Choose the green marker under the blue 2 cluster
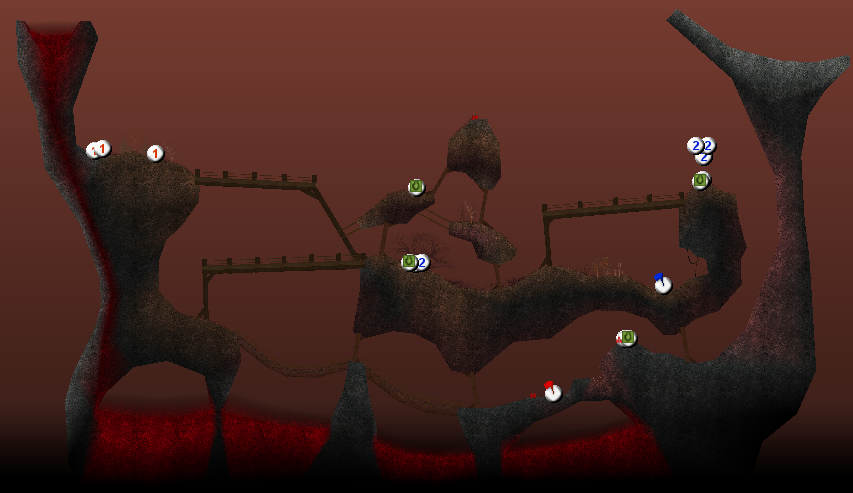The width and height of the screenshot is (853, 493). 700,181
